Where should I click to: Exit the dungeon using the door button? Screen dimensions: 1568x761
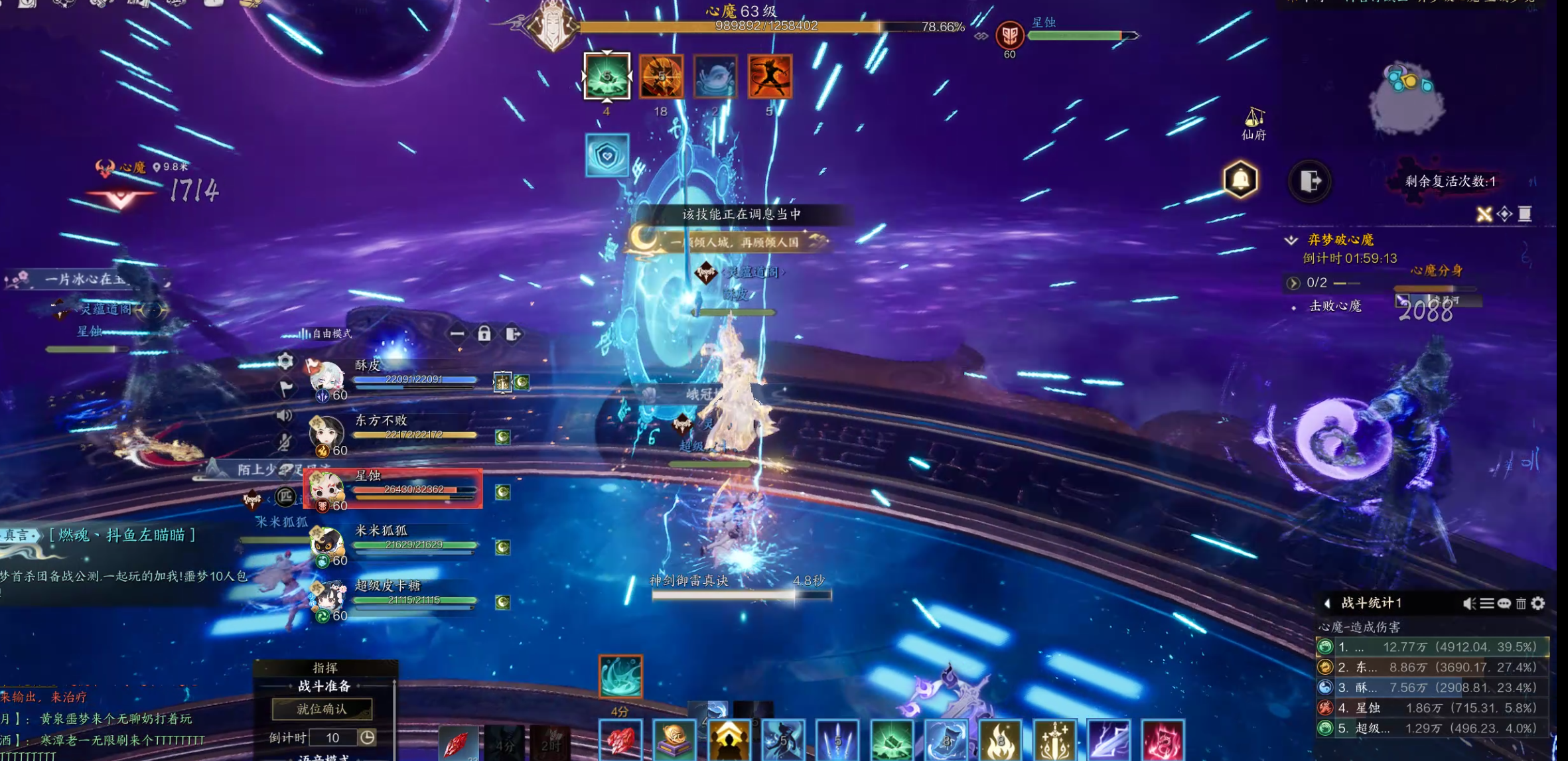1310,180
